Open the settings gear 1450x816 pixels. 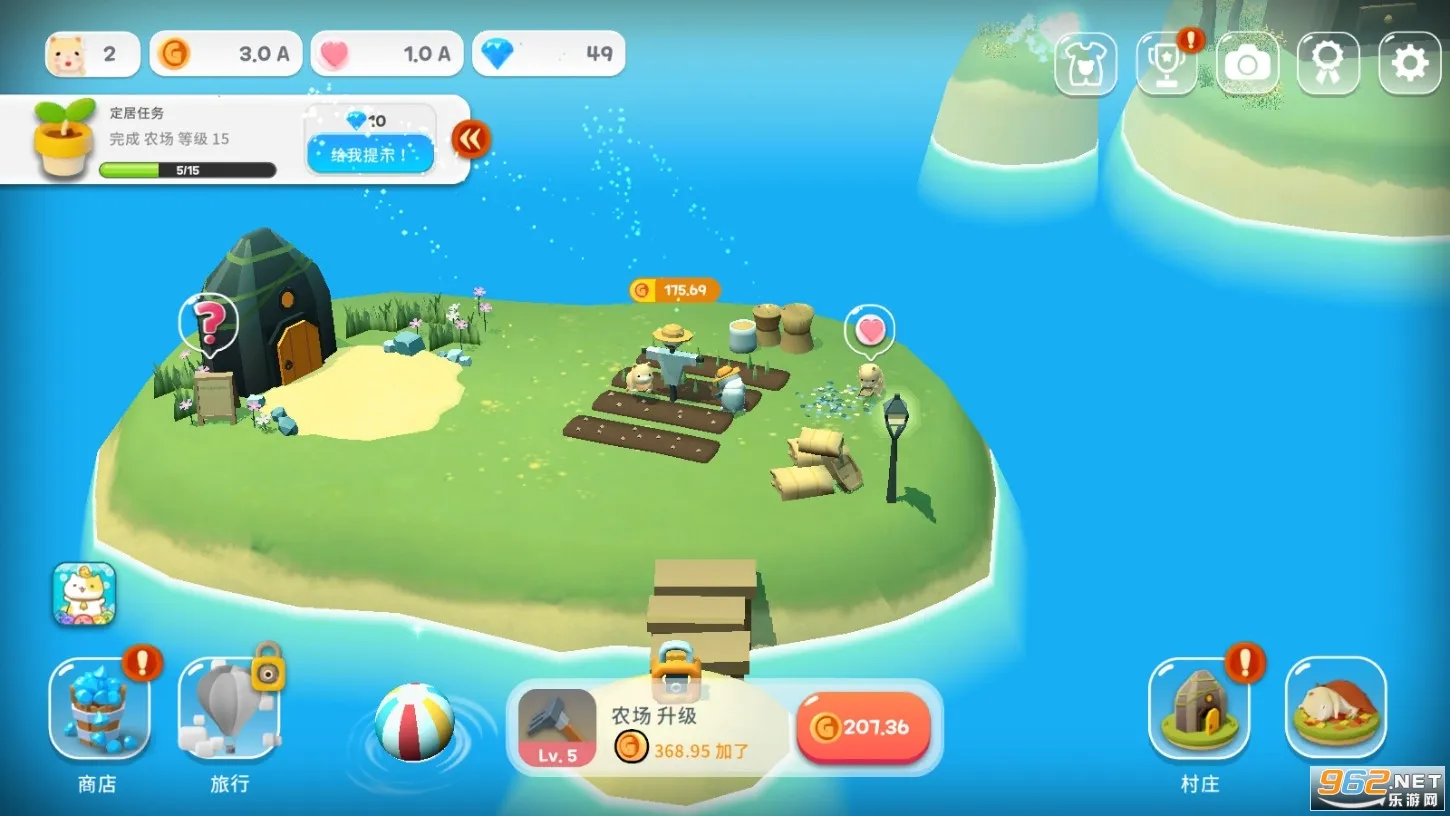point(1409,64)
